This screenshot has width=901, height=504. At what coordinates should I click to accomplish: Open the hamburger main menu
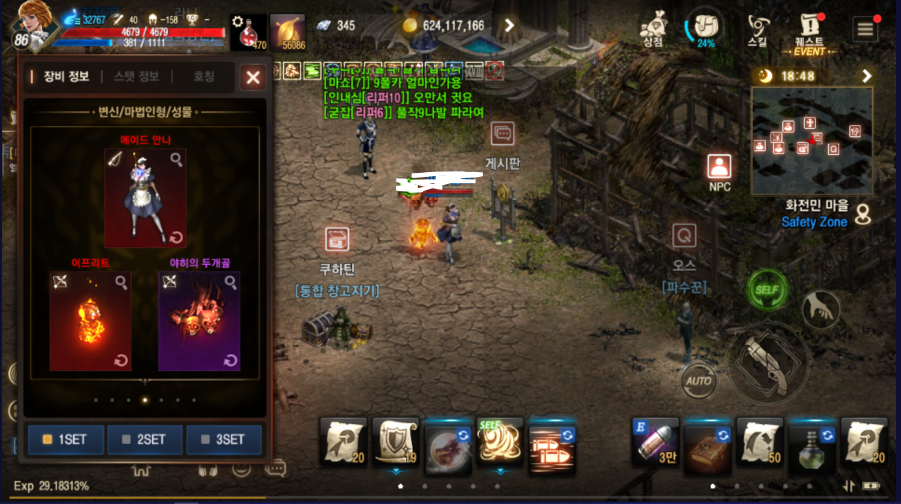click(865, 28)
